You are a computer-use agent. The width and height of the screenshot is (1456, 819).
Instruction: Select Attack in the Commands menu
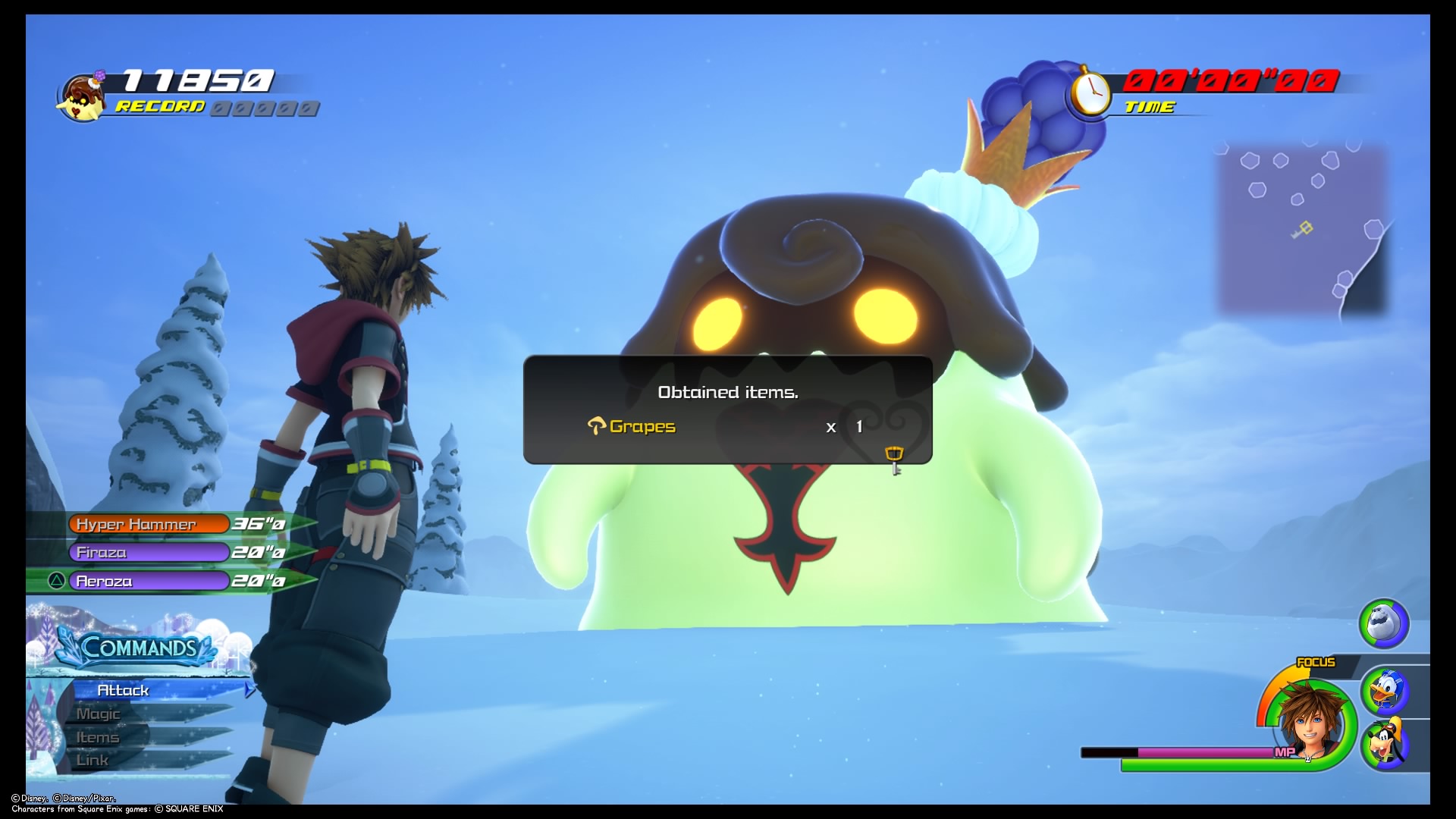(x=124, y=690)
